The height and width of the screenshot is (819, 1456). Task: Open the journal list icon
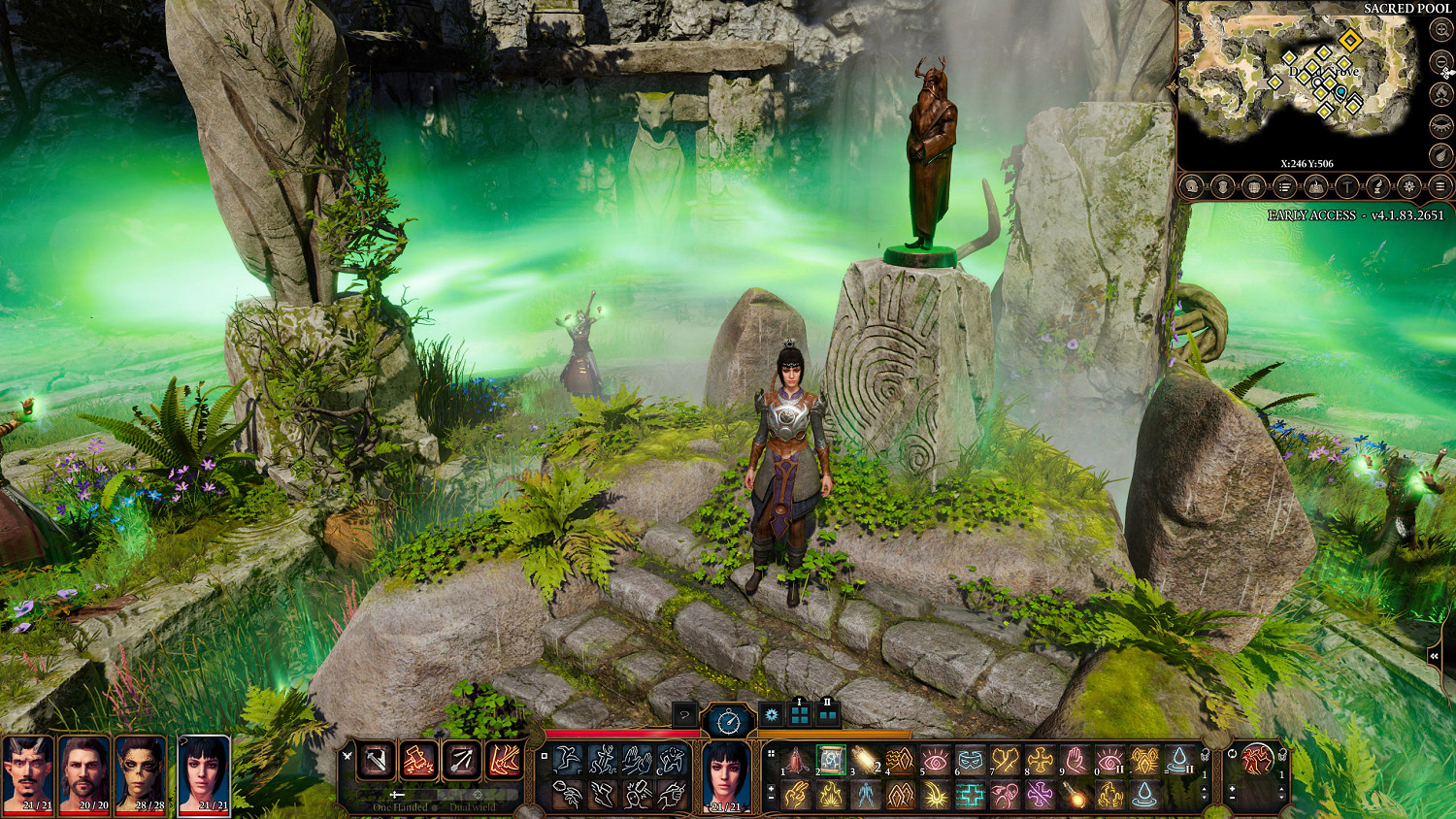coord(1284,186)
